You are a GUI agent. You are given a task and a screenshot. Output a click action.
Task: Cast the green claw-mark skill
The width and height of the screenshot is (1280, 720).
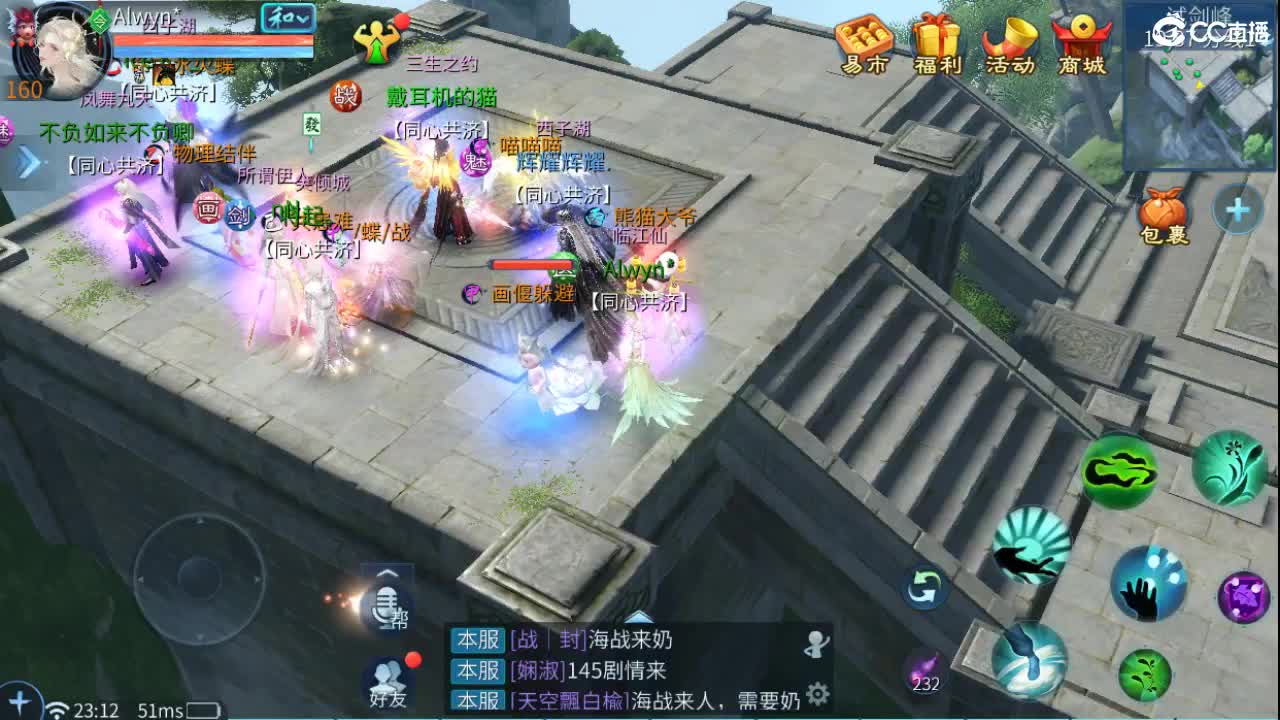pyautogui.click(x=1121, y=471)
